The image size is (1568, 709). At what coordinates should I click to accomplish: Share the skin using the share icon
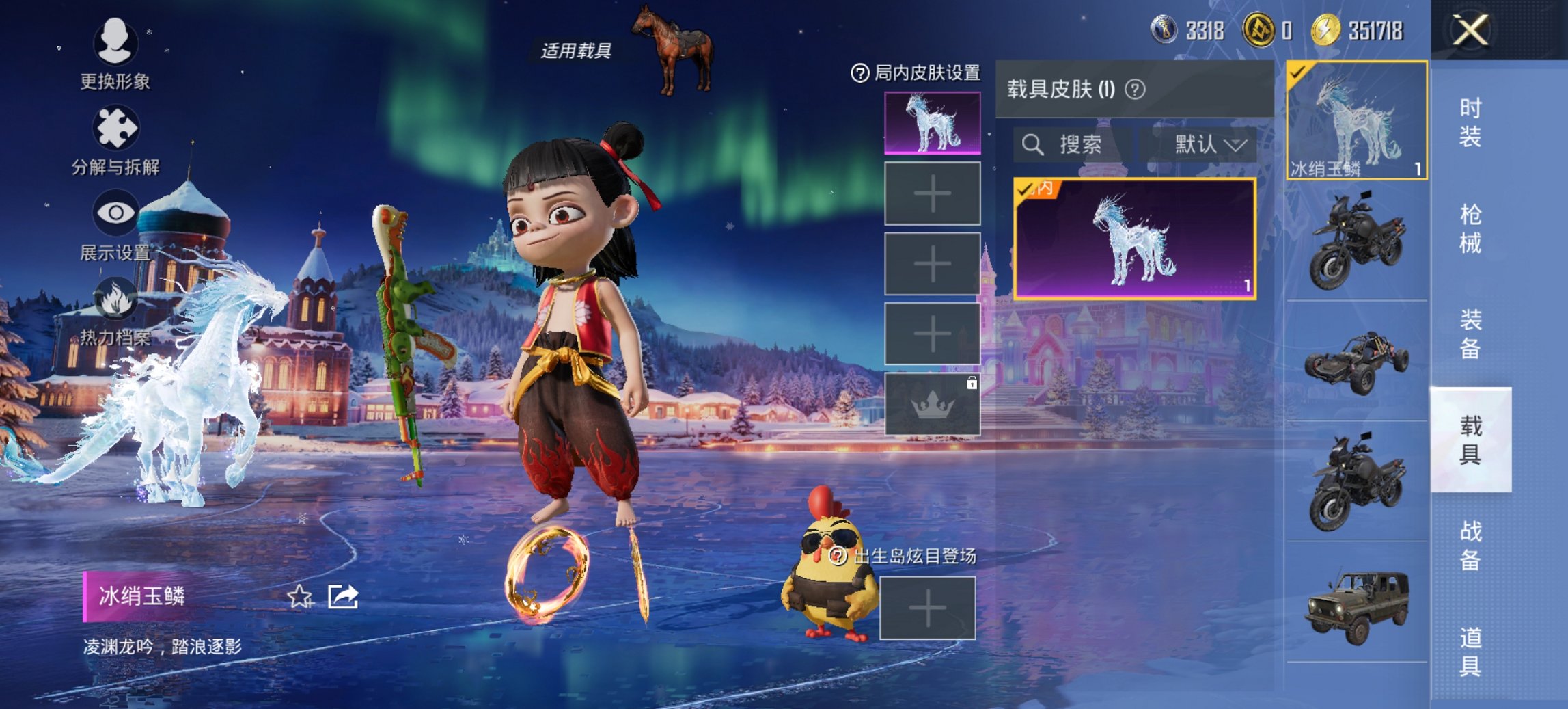(343, 597)
